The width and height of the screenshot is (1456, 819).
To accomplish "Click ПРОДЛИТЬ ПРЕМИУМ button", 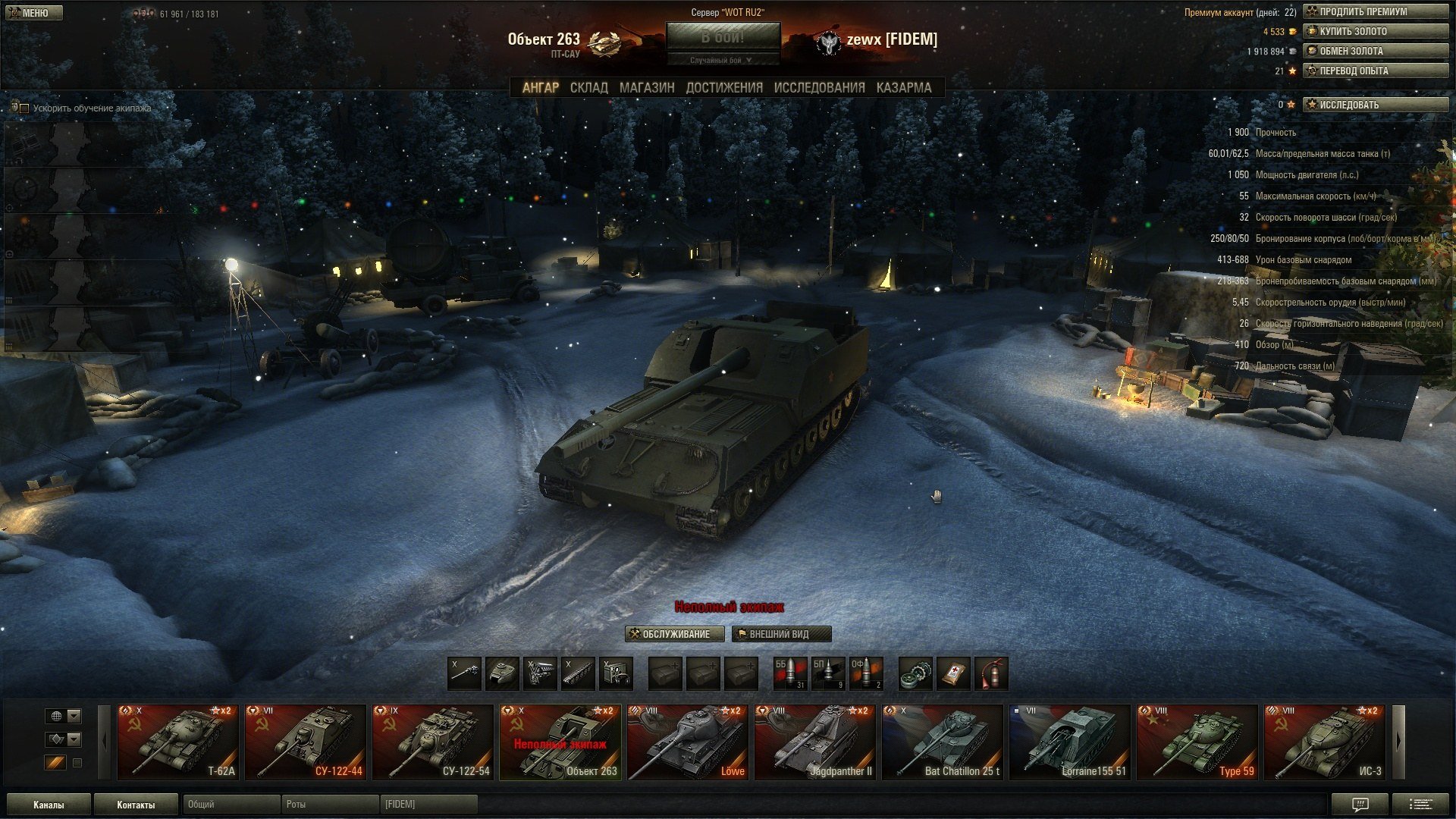I will [x=1375, y=11].
